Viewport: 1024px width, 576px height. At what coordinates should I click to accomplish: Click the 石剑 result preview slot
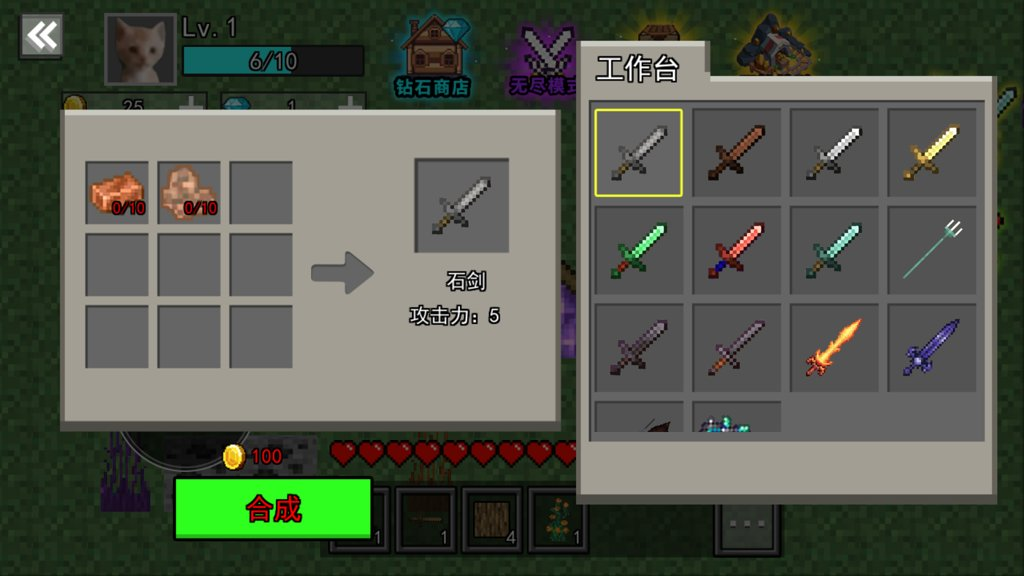coord(462,206)
